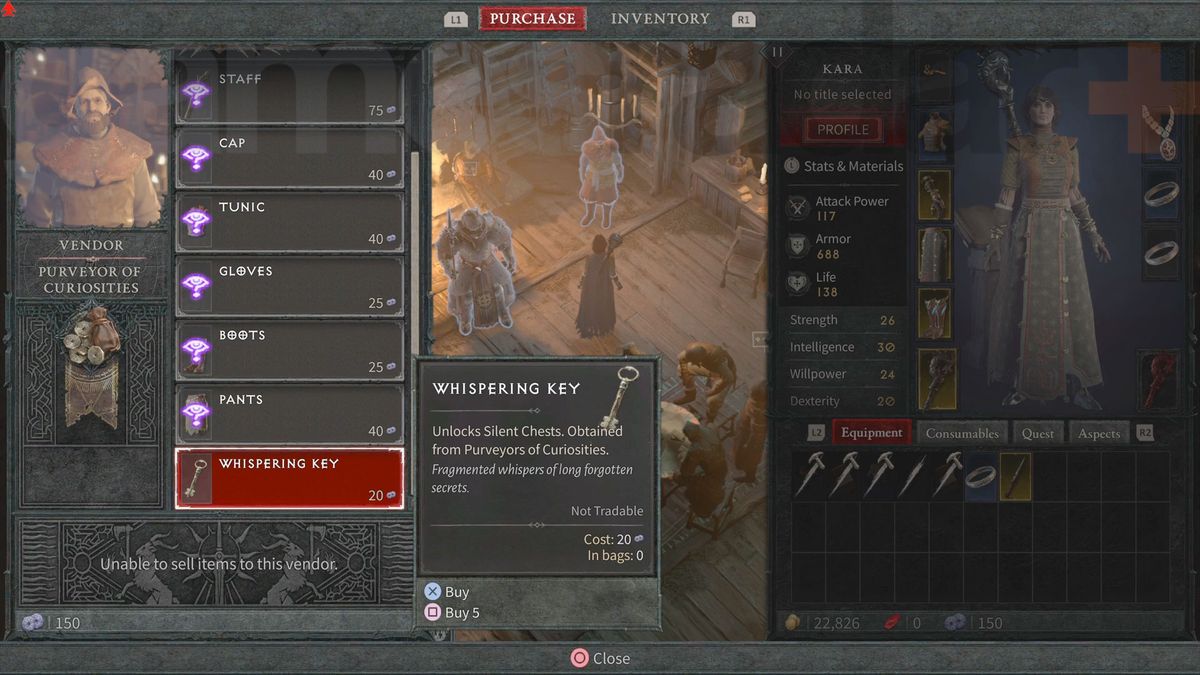Select the gold-bordered wand inventory item
Screen dimensions: 1200x675
tap(1015, 476)
